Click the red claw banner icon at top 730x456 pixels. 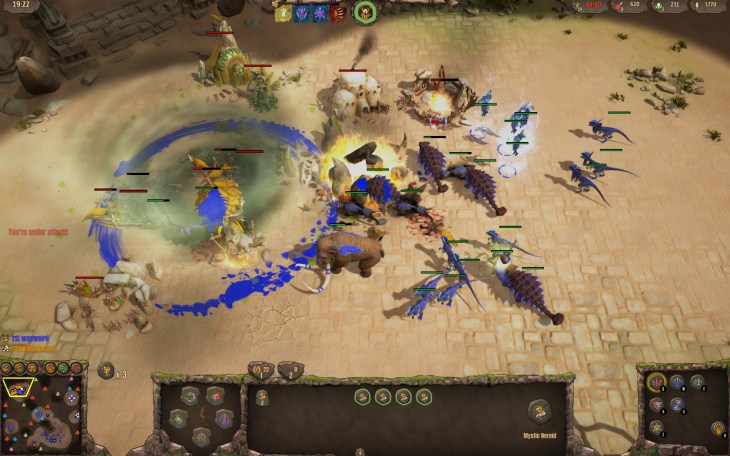point(338,14)
